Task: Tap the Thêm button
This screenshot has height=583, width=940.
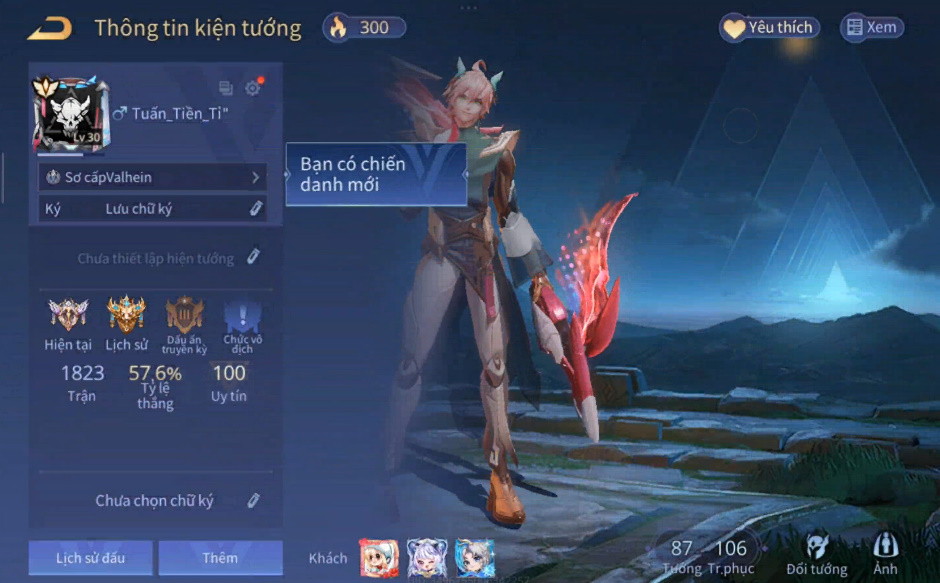Action: coord(220,557)
